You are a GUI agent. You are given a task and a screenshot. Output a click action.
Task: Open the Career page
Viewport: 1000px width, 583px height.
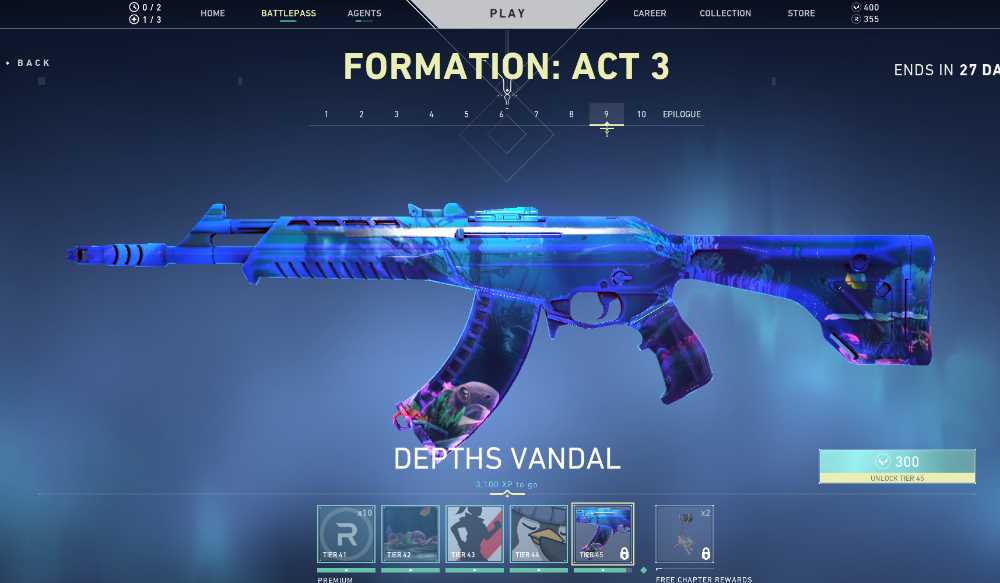point(650,14)
